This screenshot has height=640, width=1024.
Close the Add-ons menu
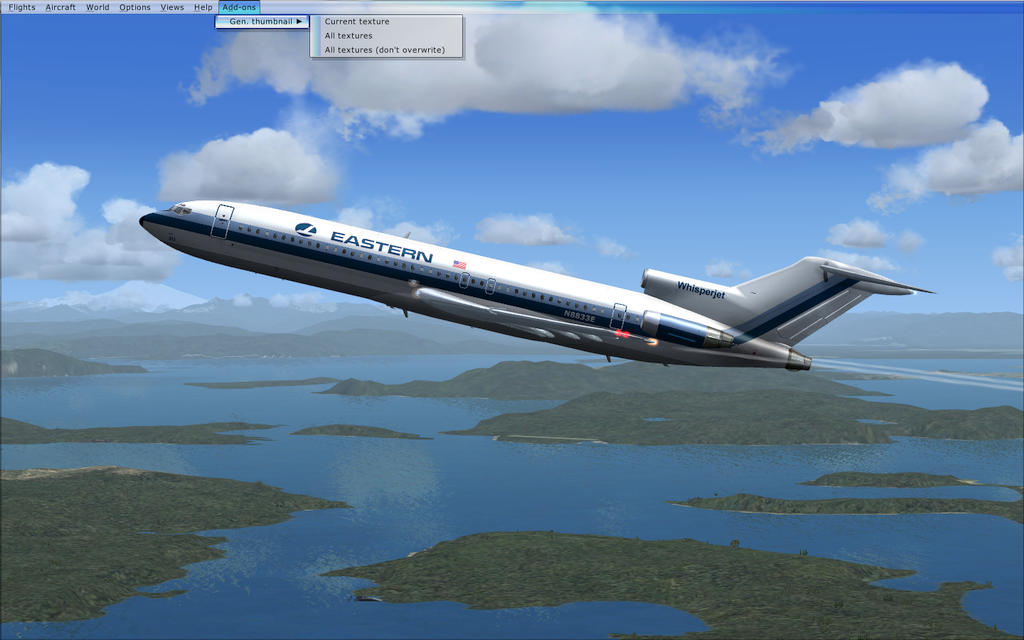239,7
